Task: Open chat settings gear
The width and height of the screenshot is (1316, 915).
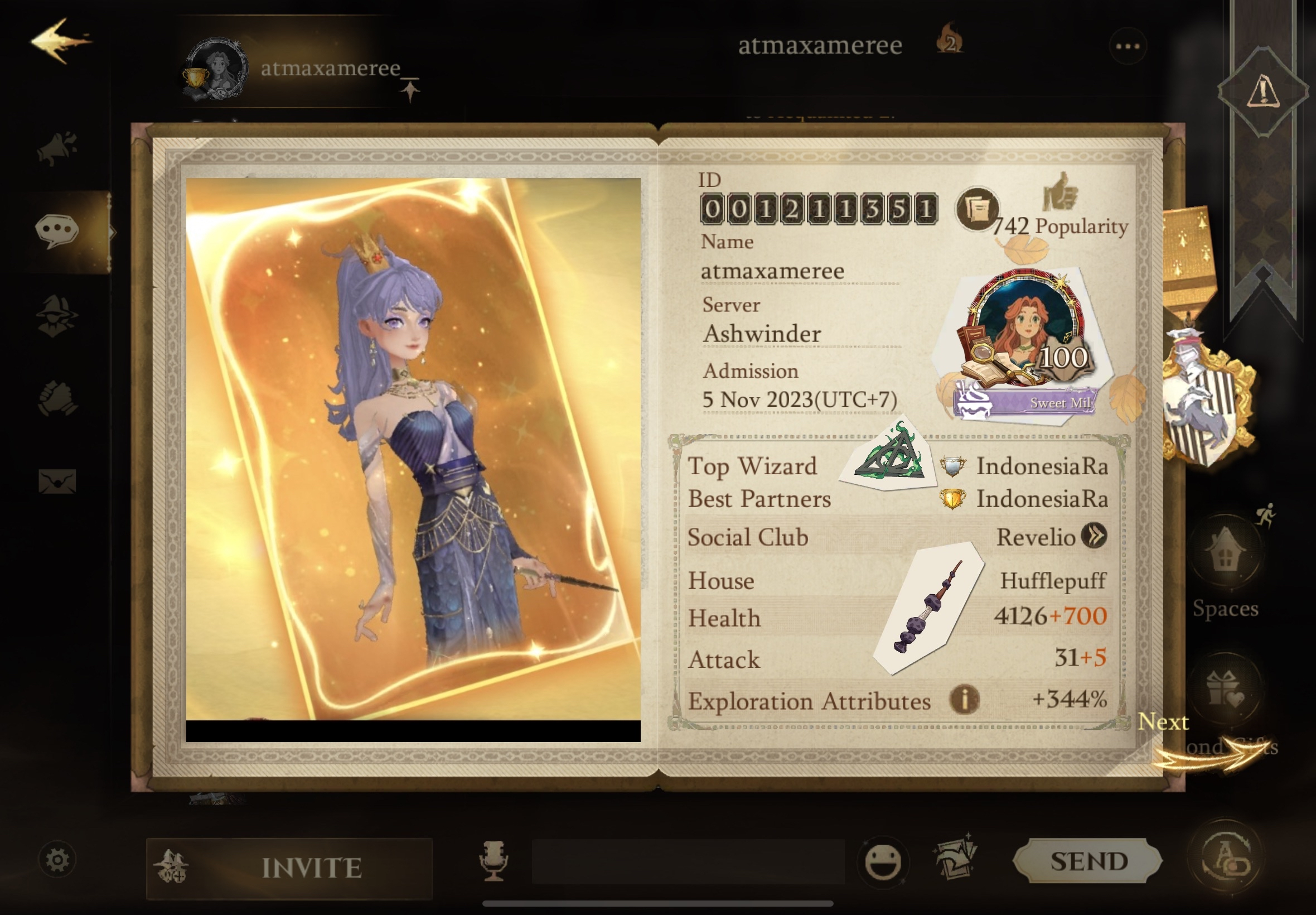Action: (x=57, y=859)
